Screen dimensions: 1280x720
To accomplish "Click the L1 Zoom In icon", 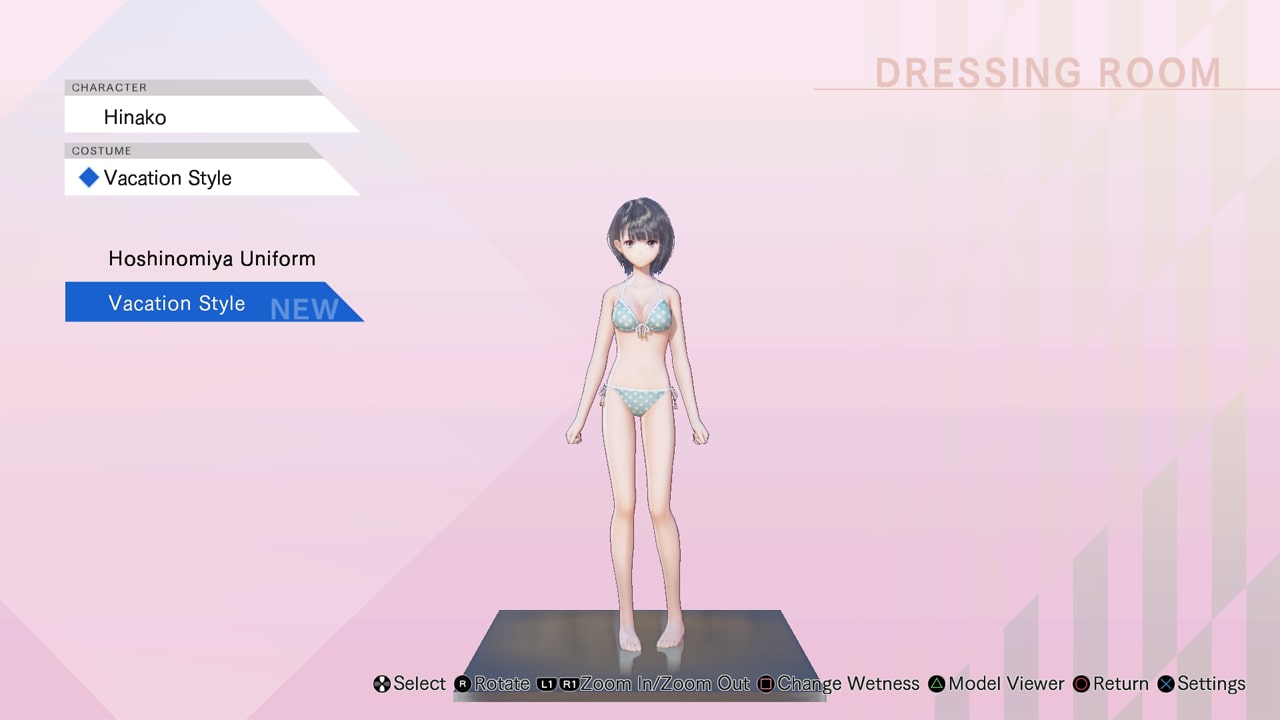I will [x=545, y=684].
